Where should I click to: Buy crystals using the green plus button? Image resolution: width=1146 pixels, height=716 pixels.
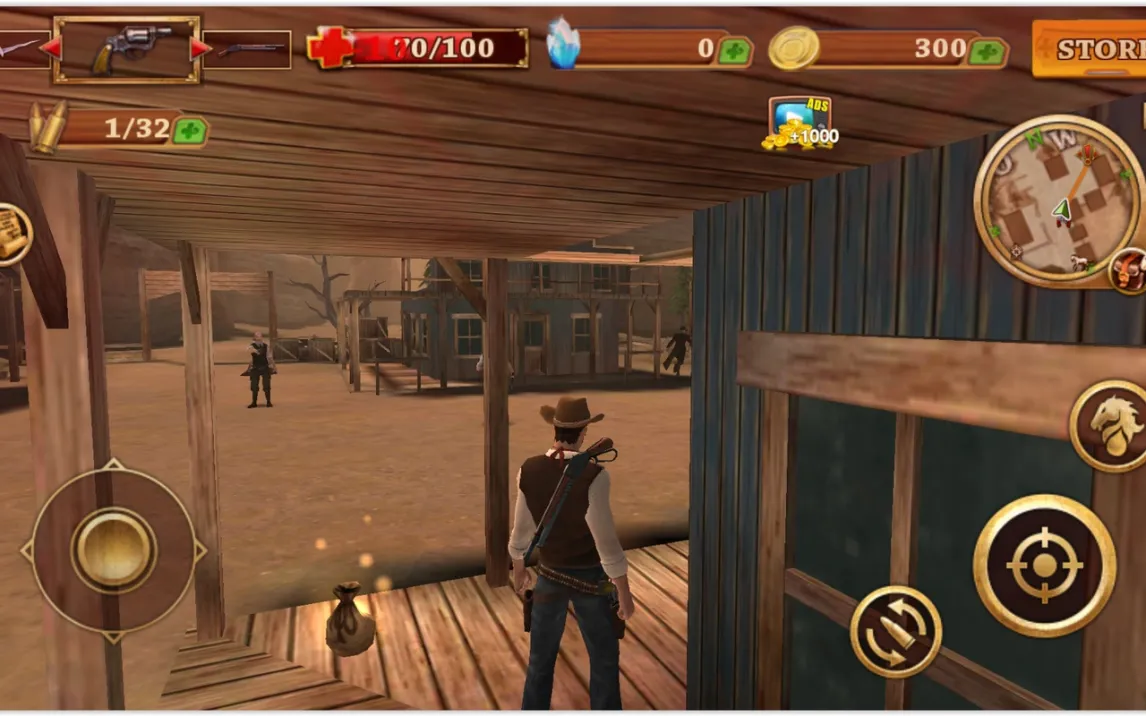[x=733, y=51]
